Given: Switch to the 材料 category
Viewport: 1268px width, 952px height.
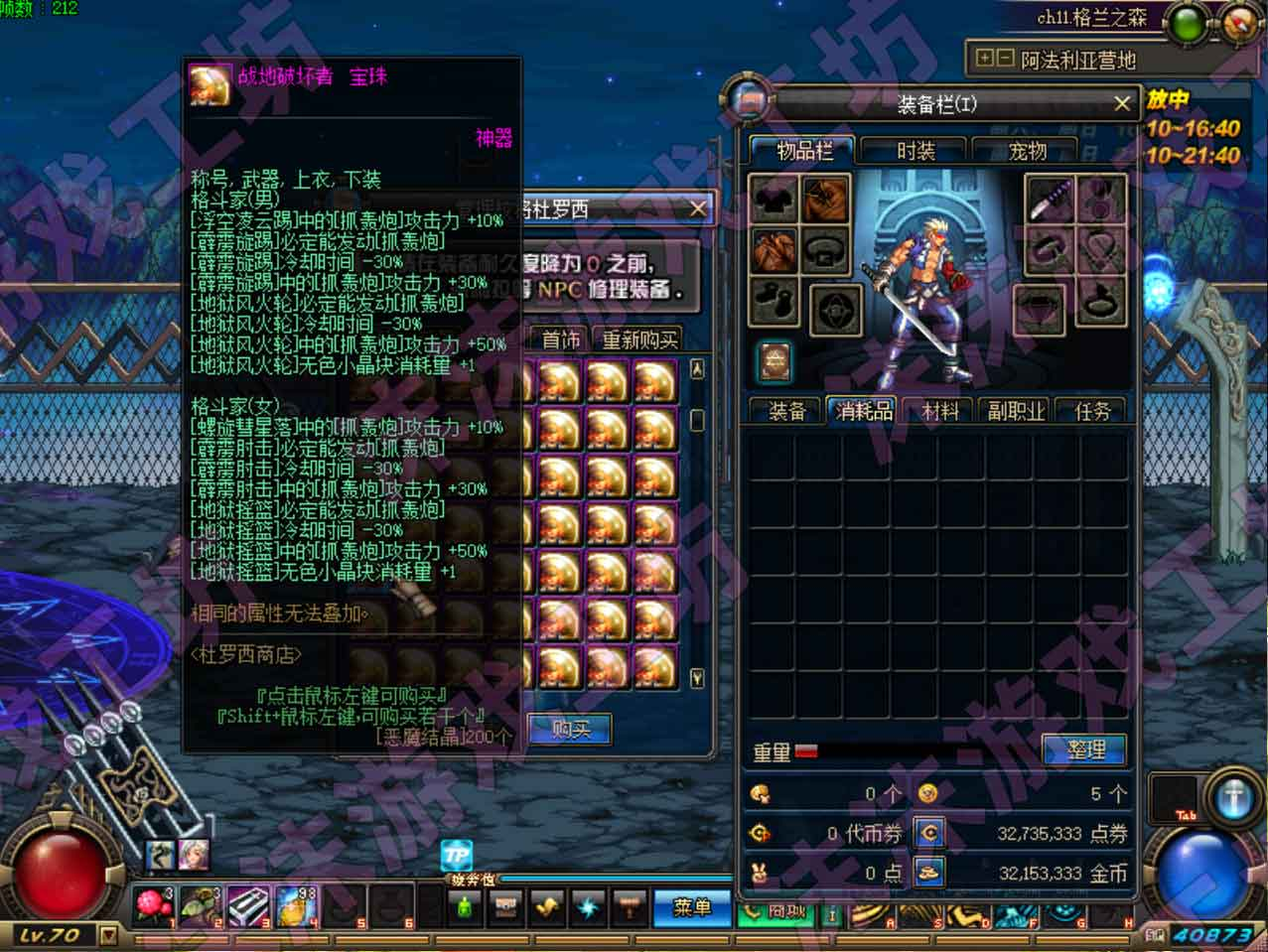Looking at the screenshot, I should (940, 411).
